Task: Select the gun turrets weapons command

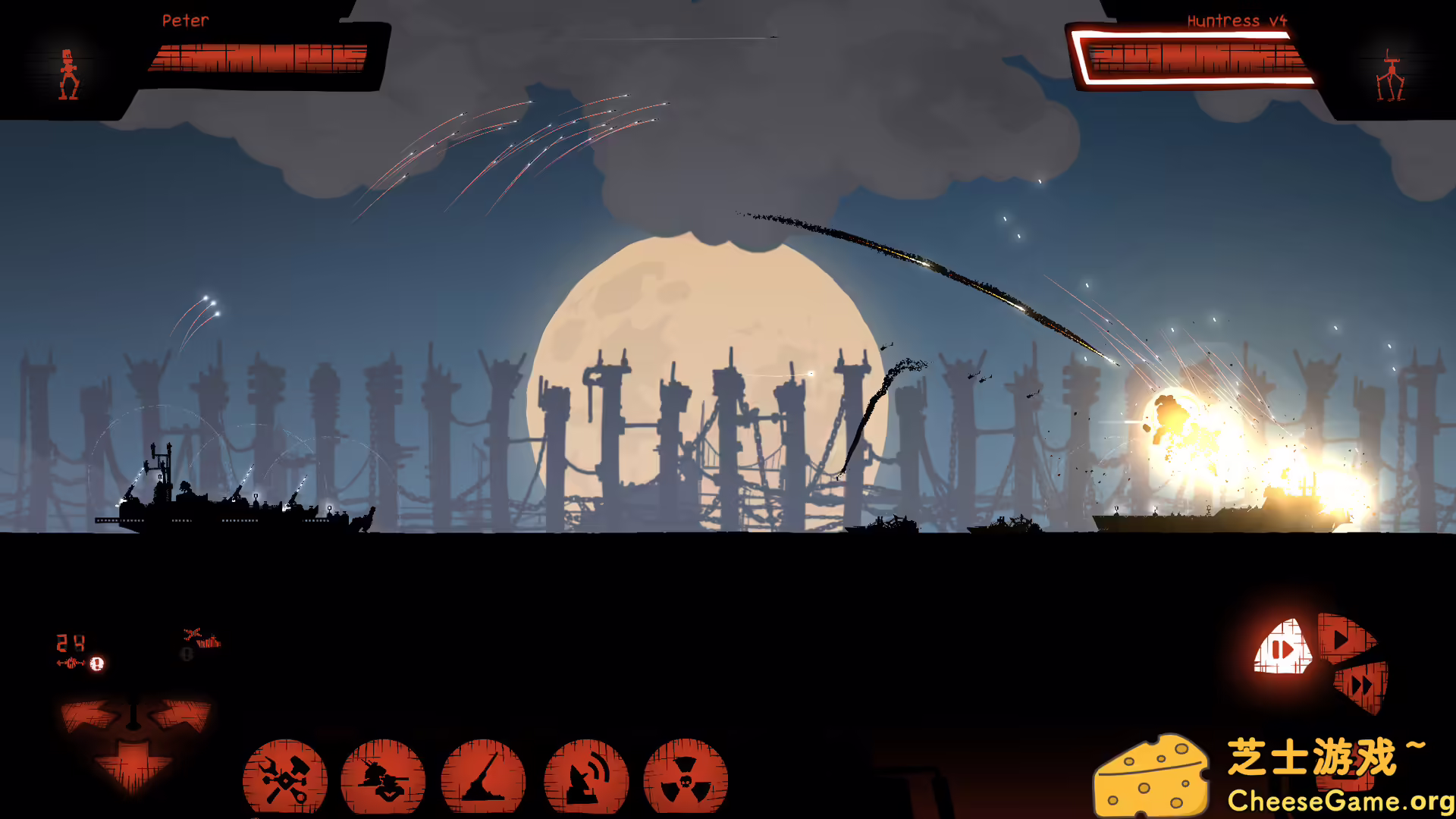Action: [x=383, y=778]
